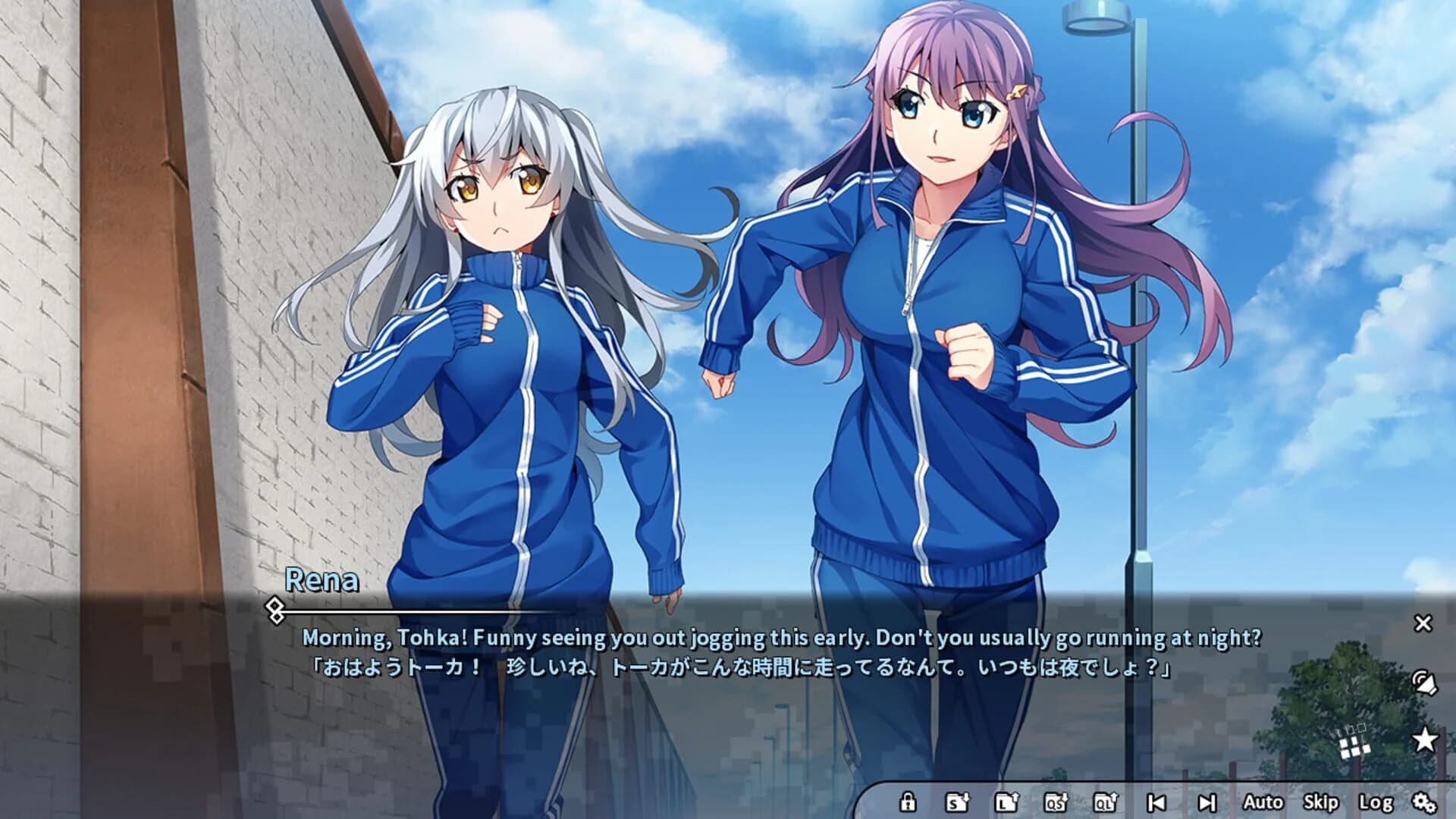Turn on Skip mode

click(1321, 802)
